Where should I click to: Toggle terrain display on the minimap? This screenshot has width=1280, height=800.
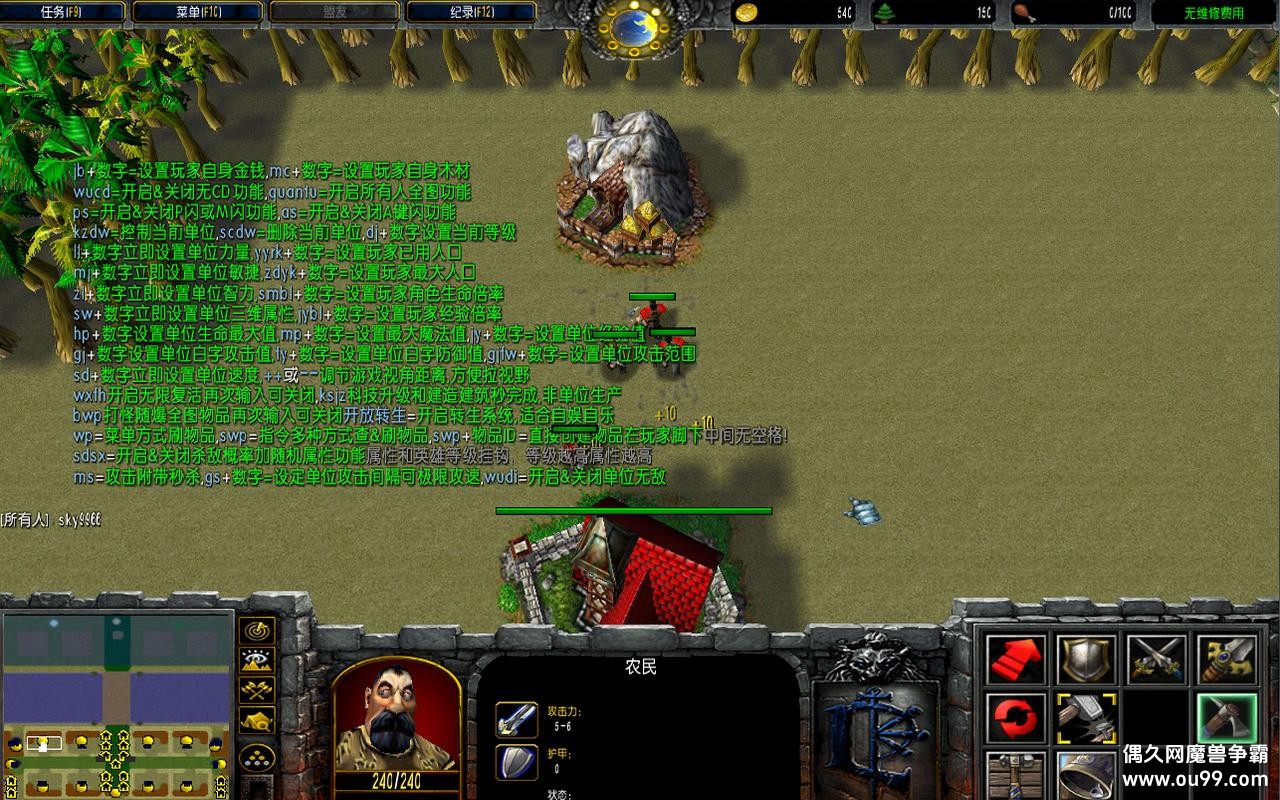coord(257,658)
